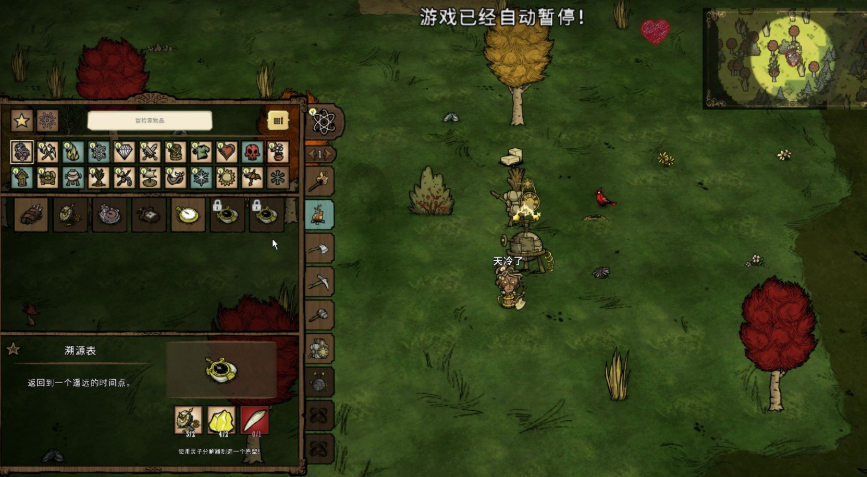The width and height of the screenshot is (867, 477).
Task: Select the heart restoration filter
Action: 227,152
